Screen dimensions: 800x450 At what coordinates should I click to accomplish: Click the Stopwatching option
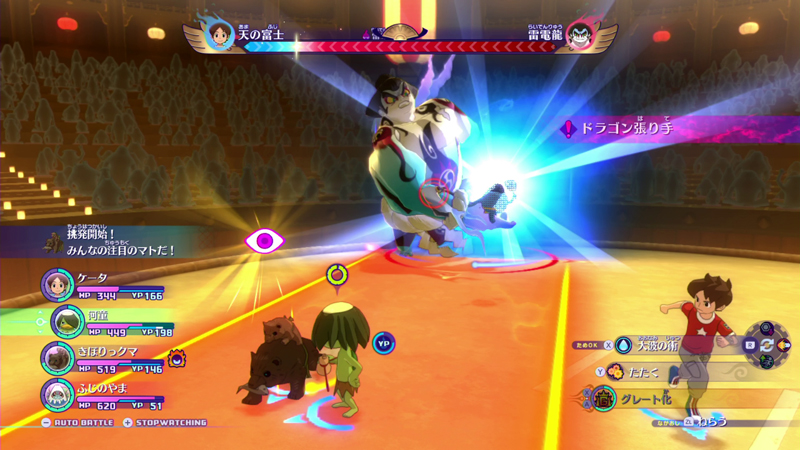164,423
